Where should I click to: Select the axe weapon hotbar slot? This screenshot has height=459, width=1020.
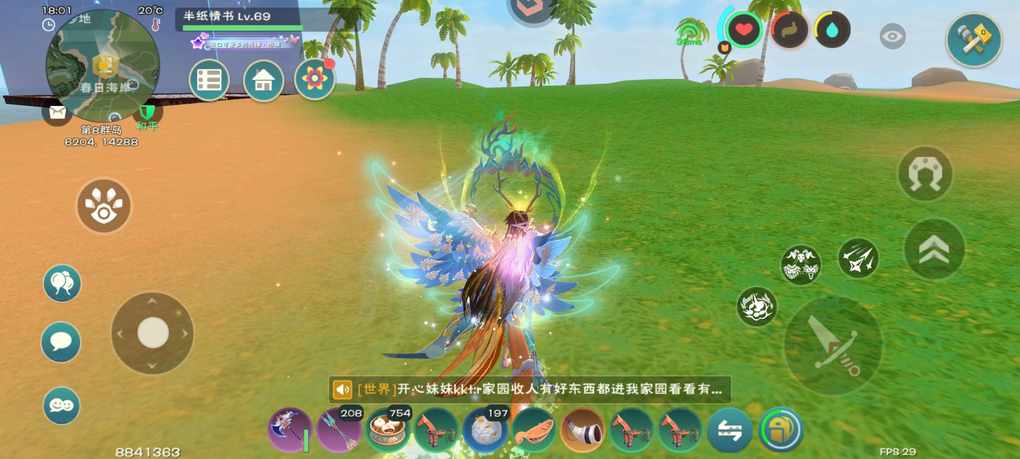pyautogui.click(x=289, y=429)
